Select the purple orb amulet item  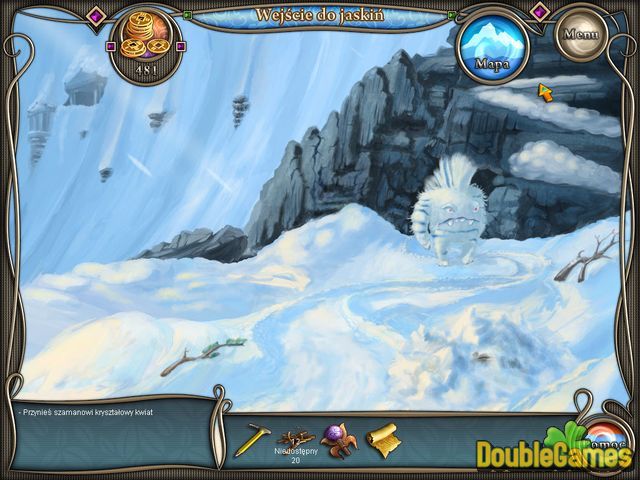(338, 440)
